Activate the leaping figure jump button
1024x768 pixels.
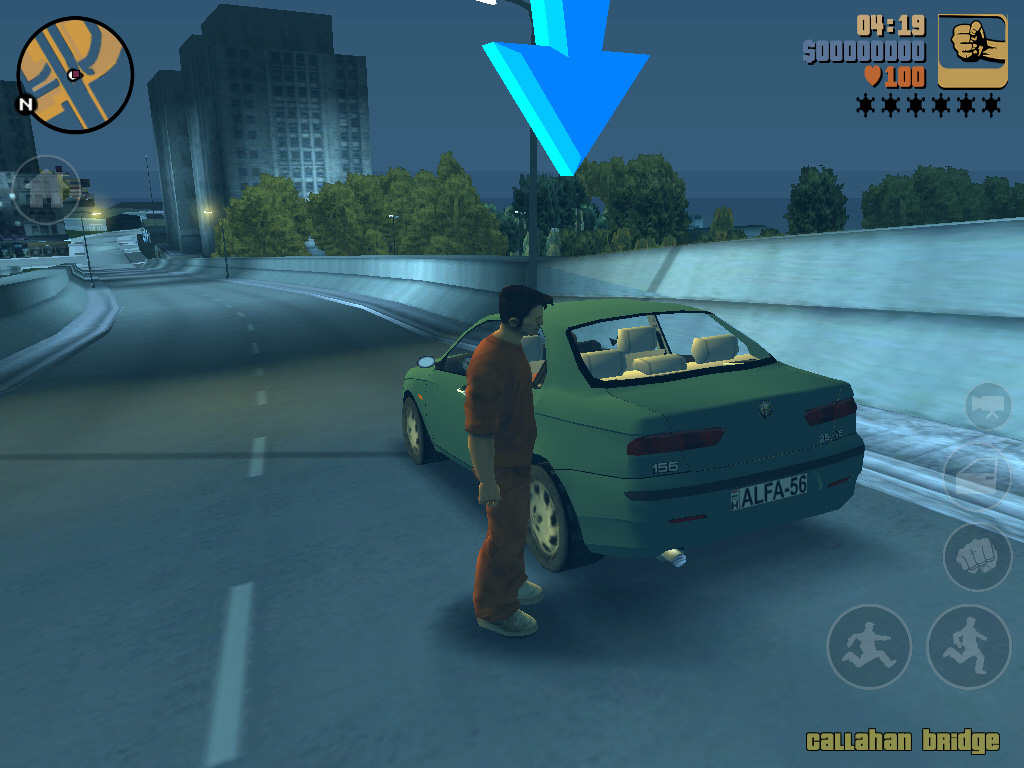click(x=869, y=647)
